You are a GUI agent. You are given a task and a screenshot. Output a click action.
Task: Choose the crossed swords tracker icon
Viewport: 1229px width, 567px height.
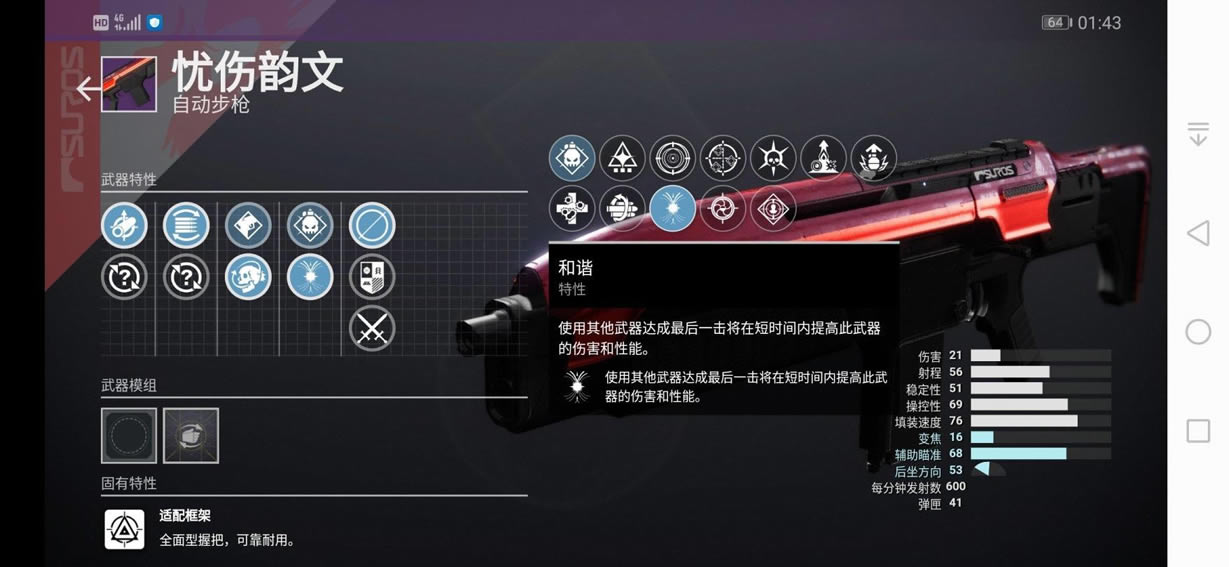(x=372, y=328)
